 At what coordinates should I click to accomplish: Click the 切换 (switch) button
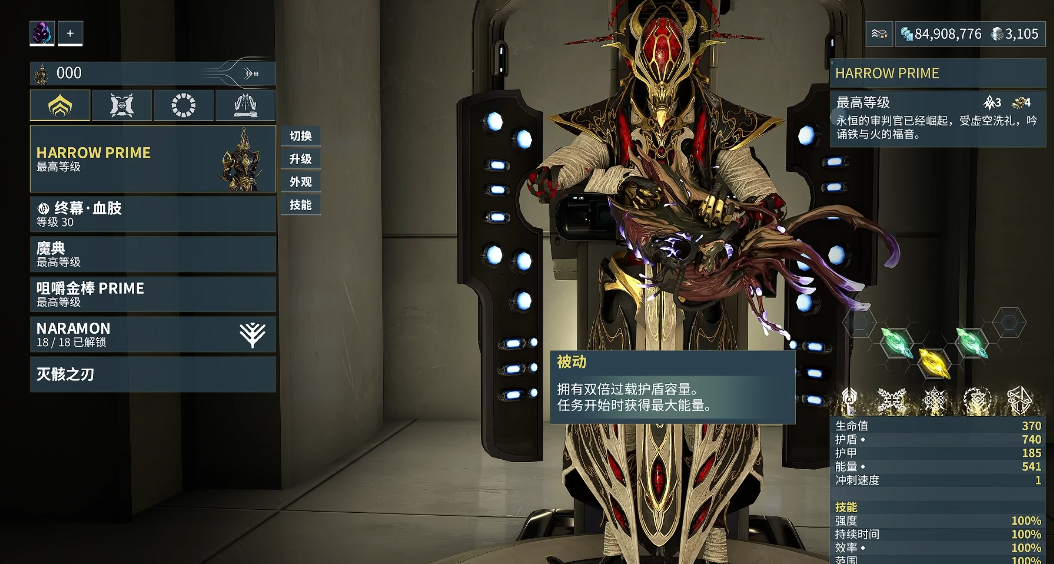tap(300, 136)
